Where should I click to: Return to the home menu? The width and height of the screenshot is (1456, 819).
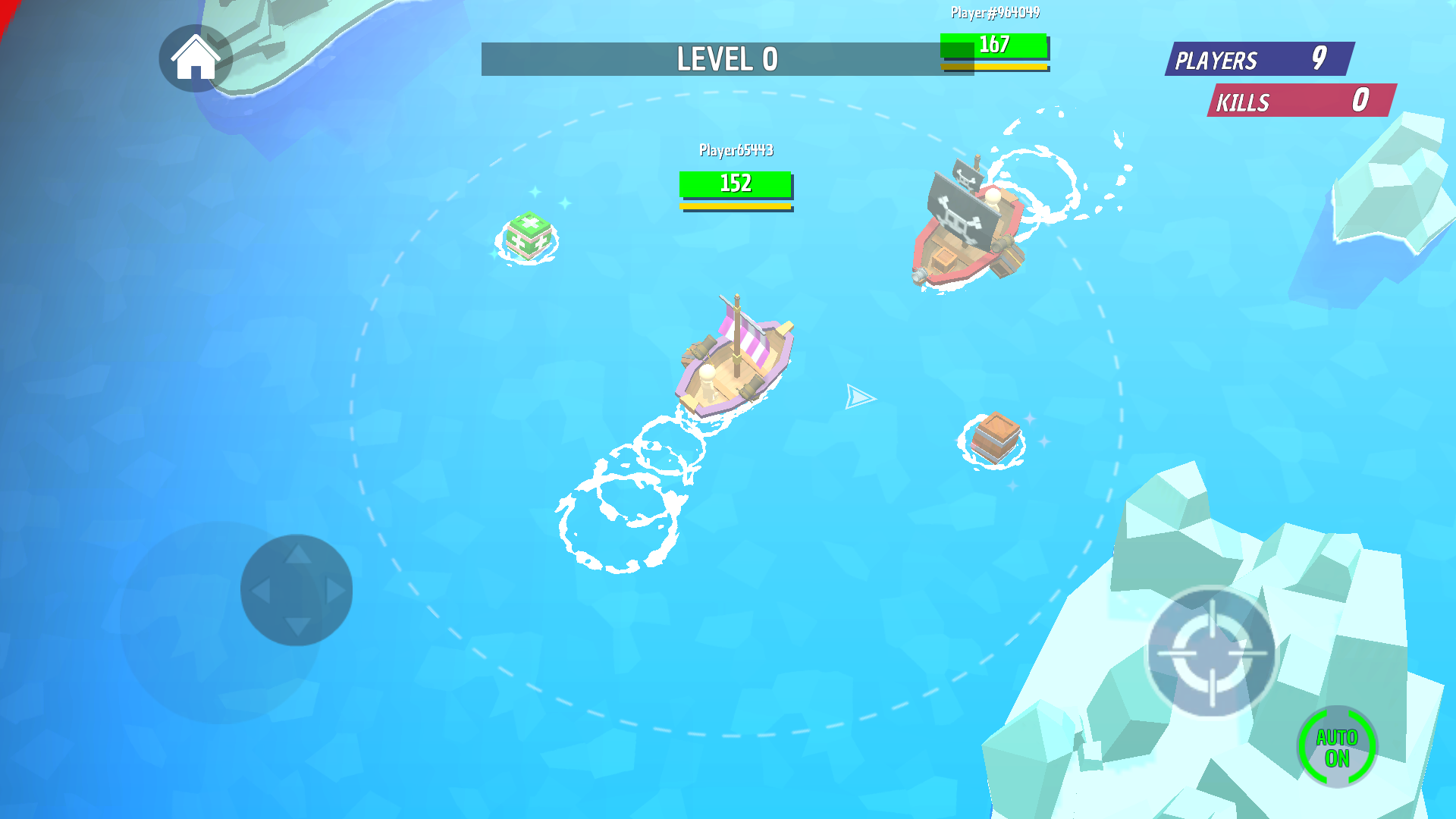click(195, 58)
